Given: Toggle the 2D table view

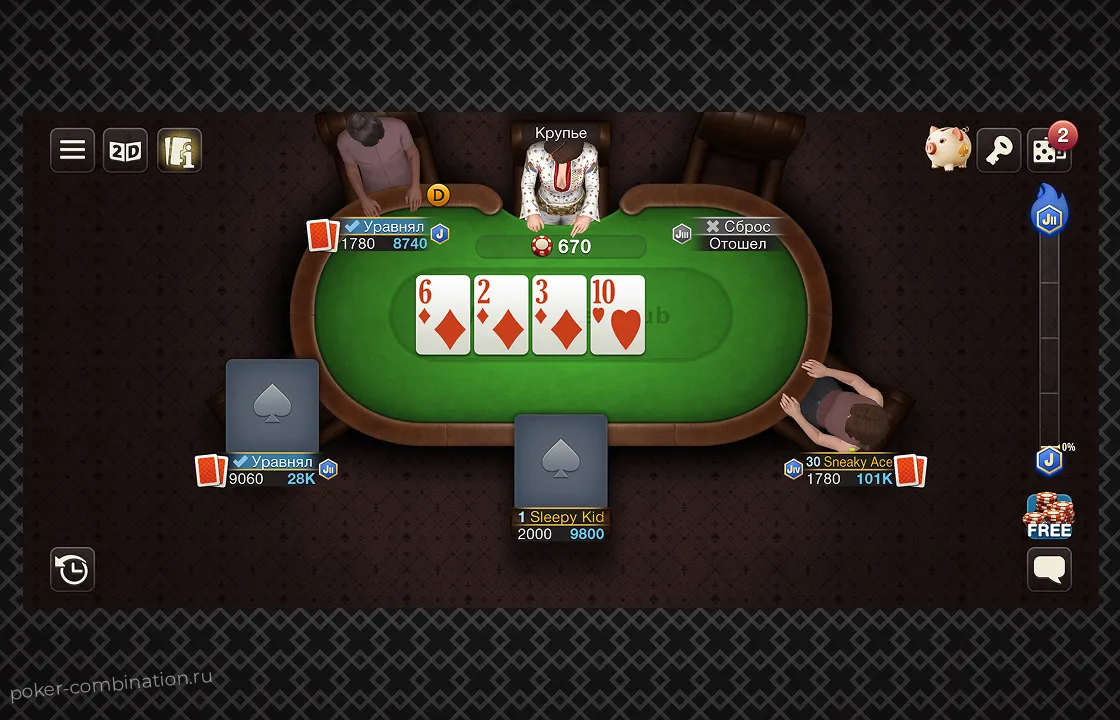Looking at the screenshot, I should coord(126,150).
